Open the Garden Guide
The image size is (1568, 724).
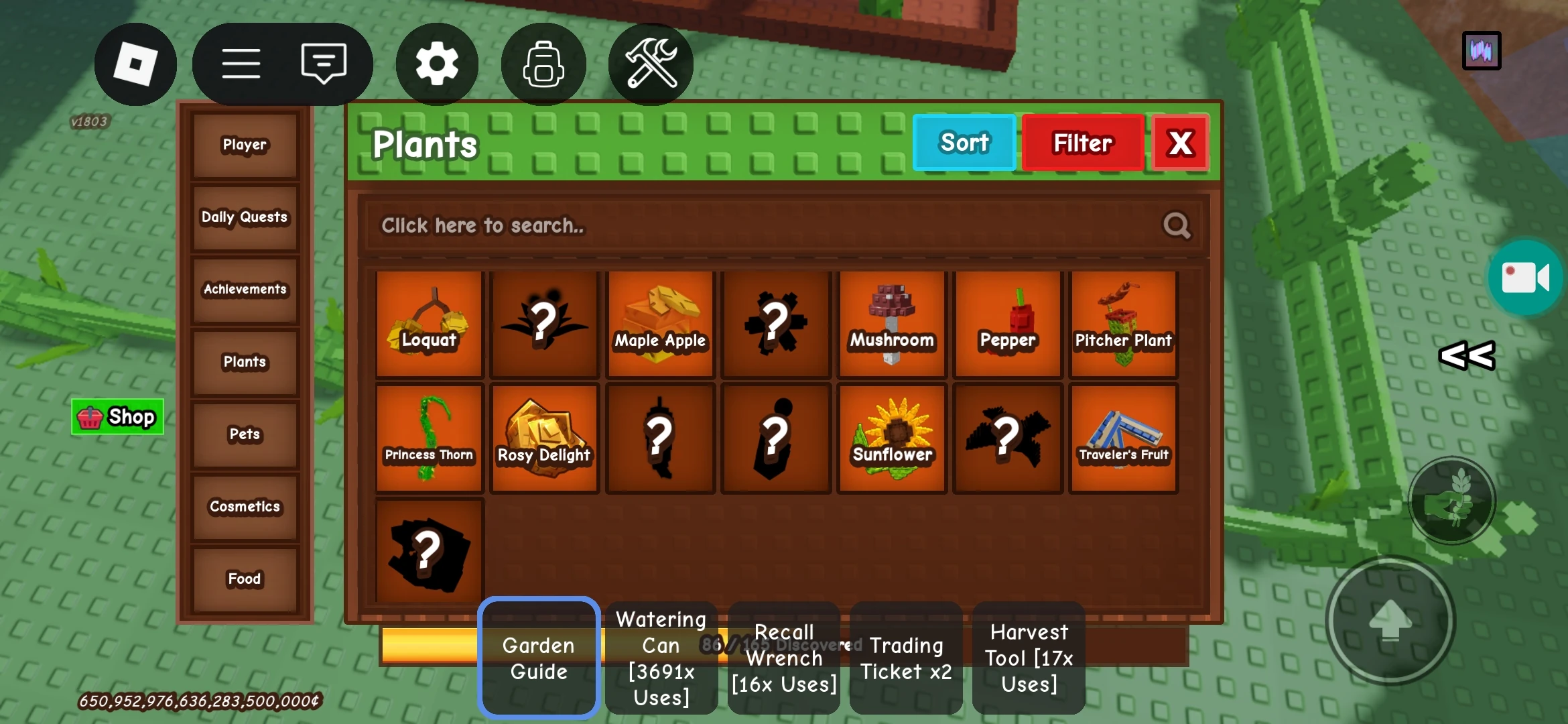coord(538,658)
